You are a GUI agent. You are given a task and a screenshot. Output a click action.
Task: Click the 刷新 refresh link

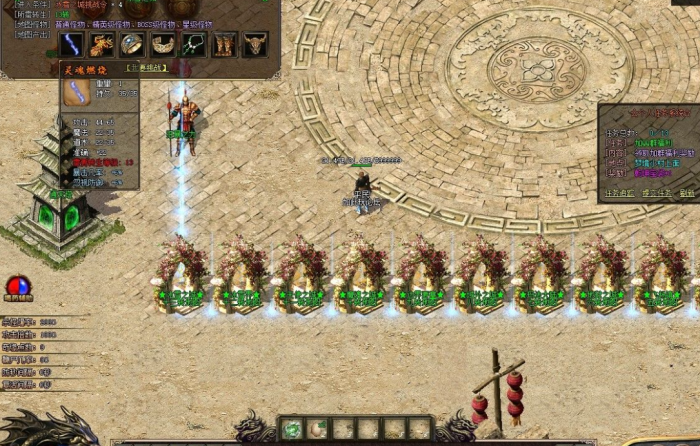pyautogui.click(x=687, y=193)
